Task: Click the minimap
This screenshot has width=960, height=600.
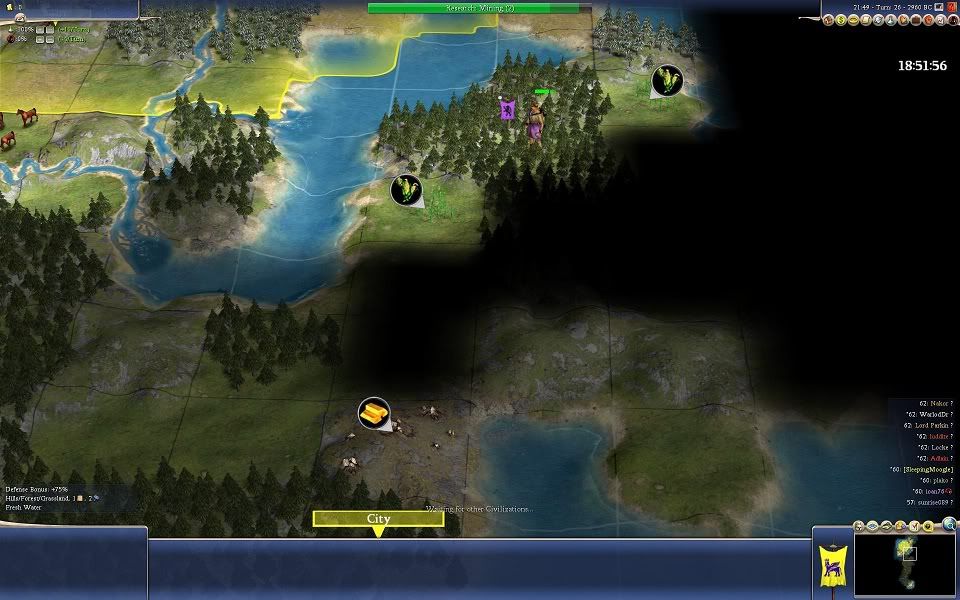Action: click(x=905, y=562)
